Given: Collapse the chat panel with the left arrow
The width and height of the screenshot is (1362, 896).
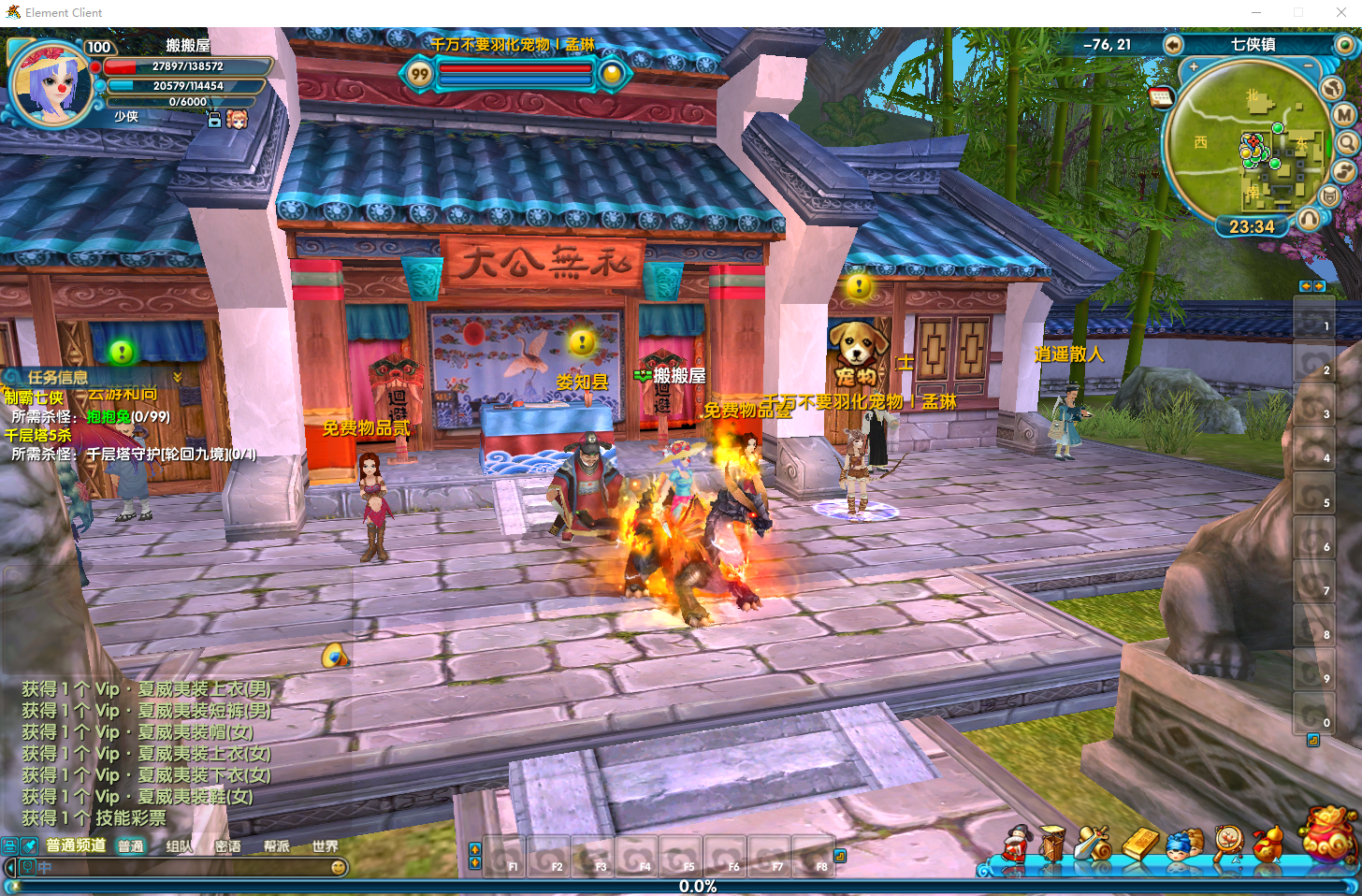Looking at the screenshot, I should [x=9, y=867].
